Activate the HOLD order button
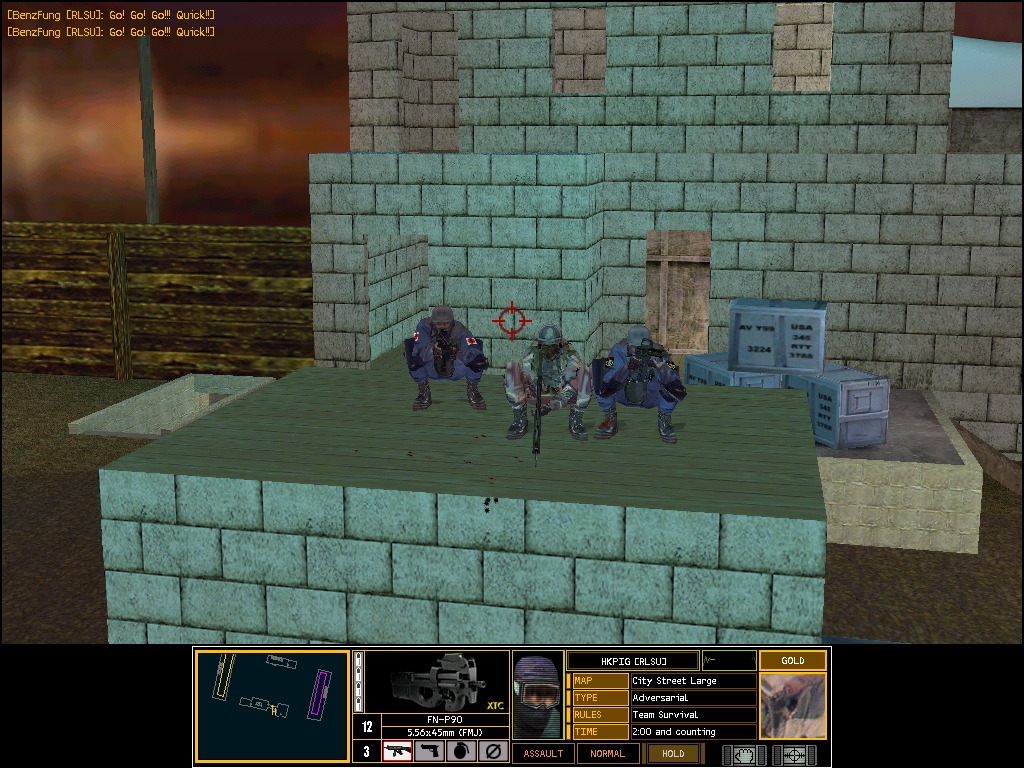This screenshot has height=768, width=1024. point(673,753)
